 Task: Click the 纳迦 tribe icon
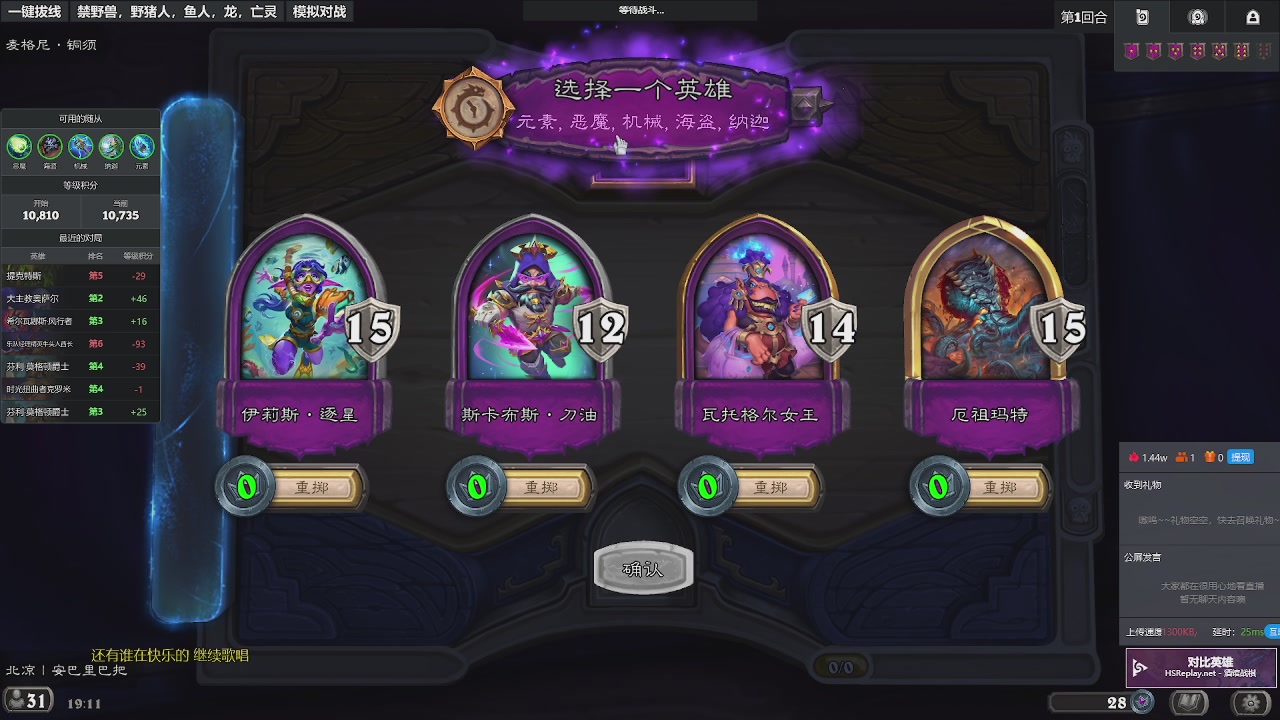point(111,147)
